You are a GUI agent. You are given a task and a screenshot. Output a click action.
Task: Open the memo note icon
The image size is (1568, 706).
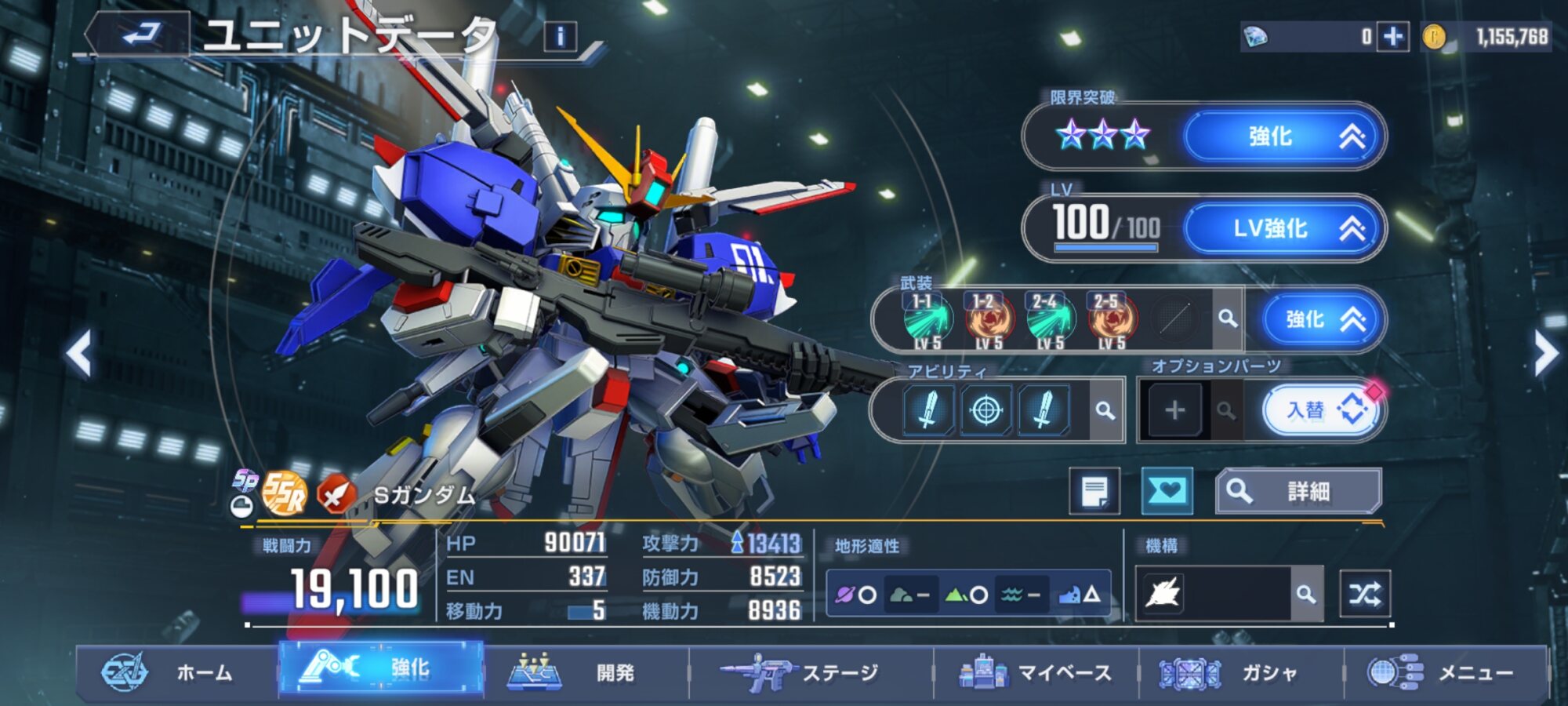point(1094,492)
